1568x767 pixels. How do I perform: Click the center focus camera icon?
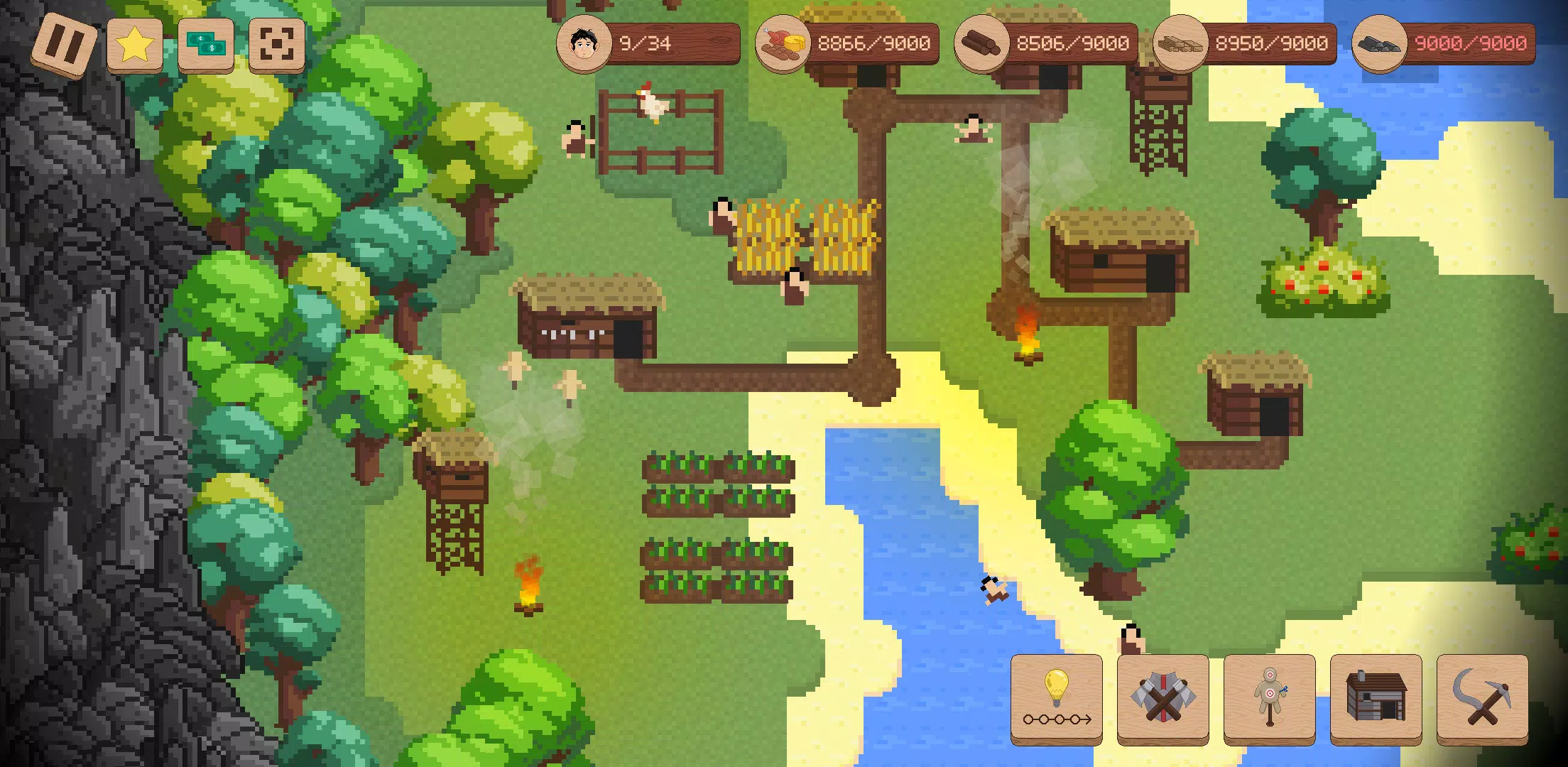(276, 45)
